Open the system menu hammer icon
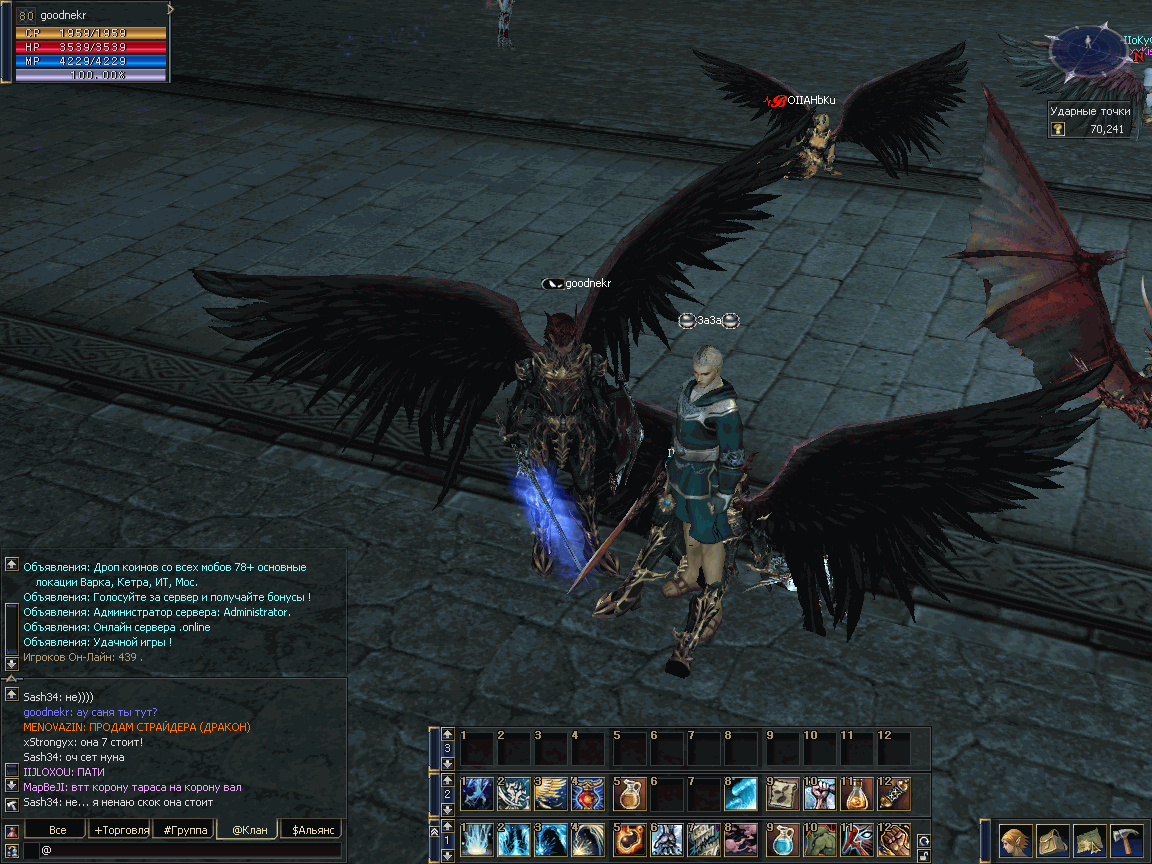The width and height of the screenshot is (1152, 864). pos(1126,839)
